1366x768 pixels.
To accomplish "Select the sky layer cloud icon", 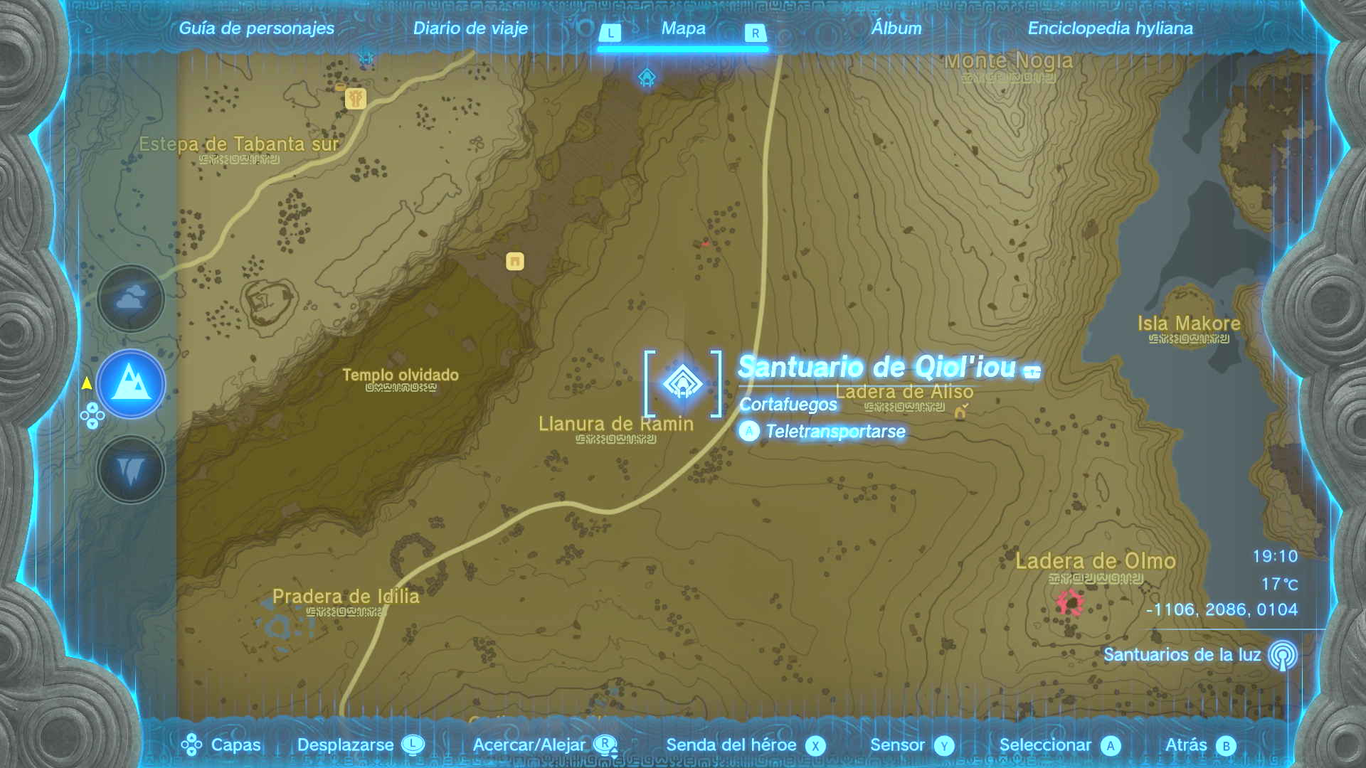I will coord(130,298).
